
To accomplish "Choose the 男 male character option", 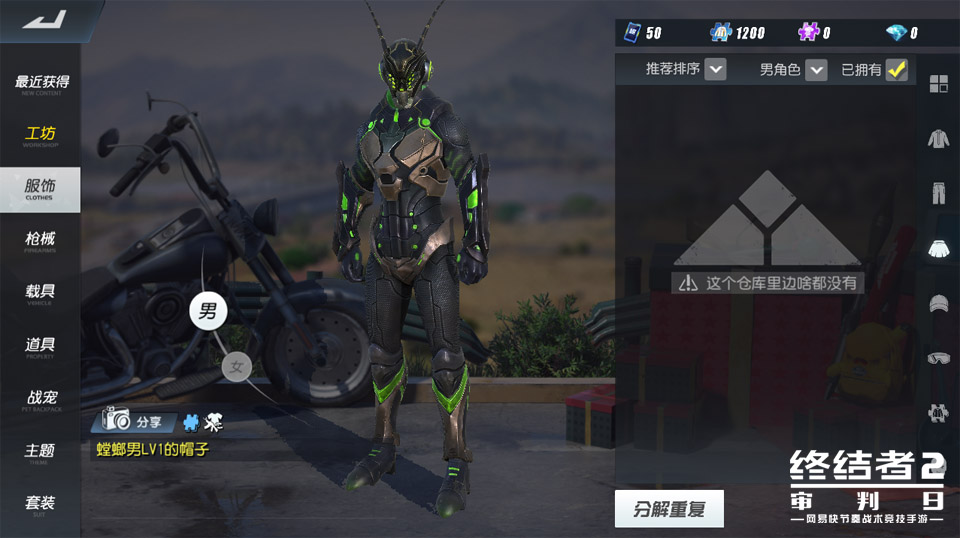I will [x=208, y=311].
